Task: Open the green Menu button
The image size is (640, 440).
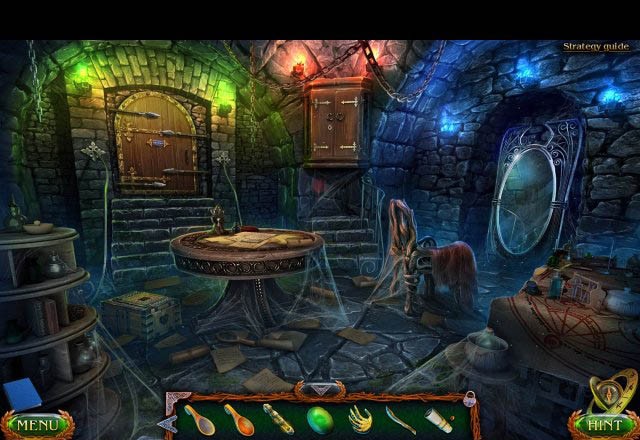Action: pyautogui.click(x=37, y=425)
